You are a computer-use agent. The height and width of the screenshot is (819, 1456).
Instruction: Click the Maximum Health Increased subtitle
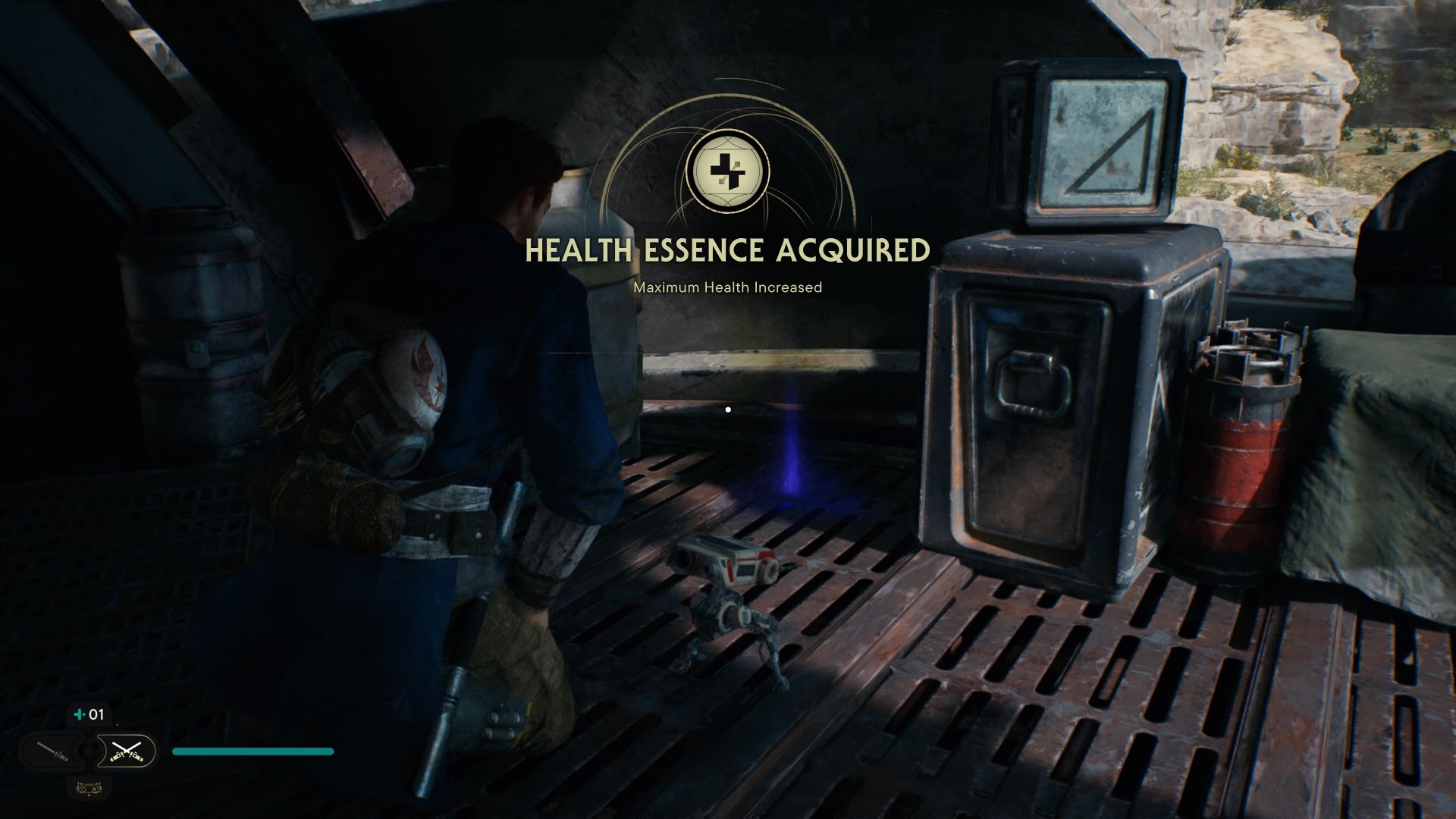pyautogui.click(x=727, y=287)
